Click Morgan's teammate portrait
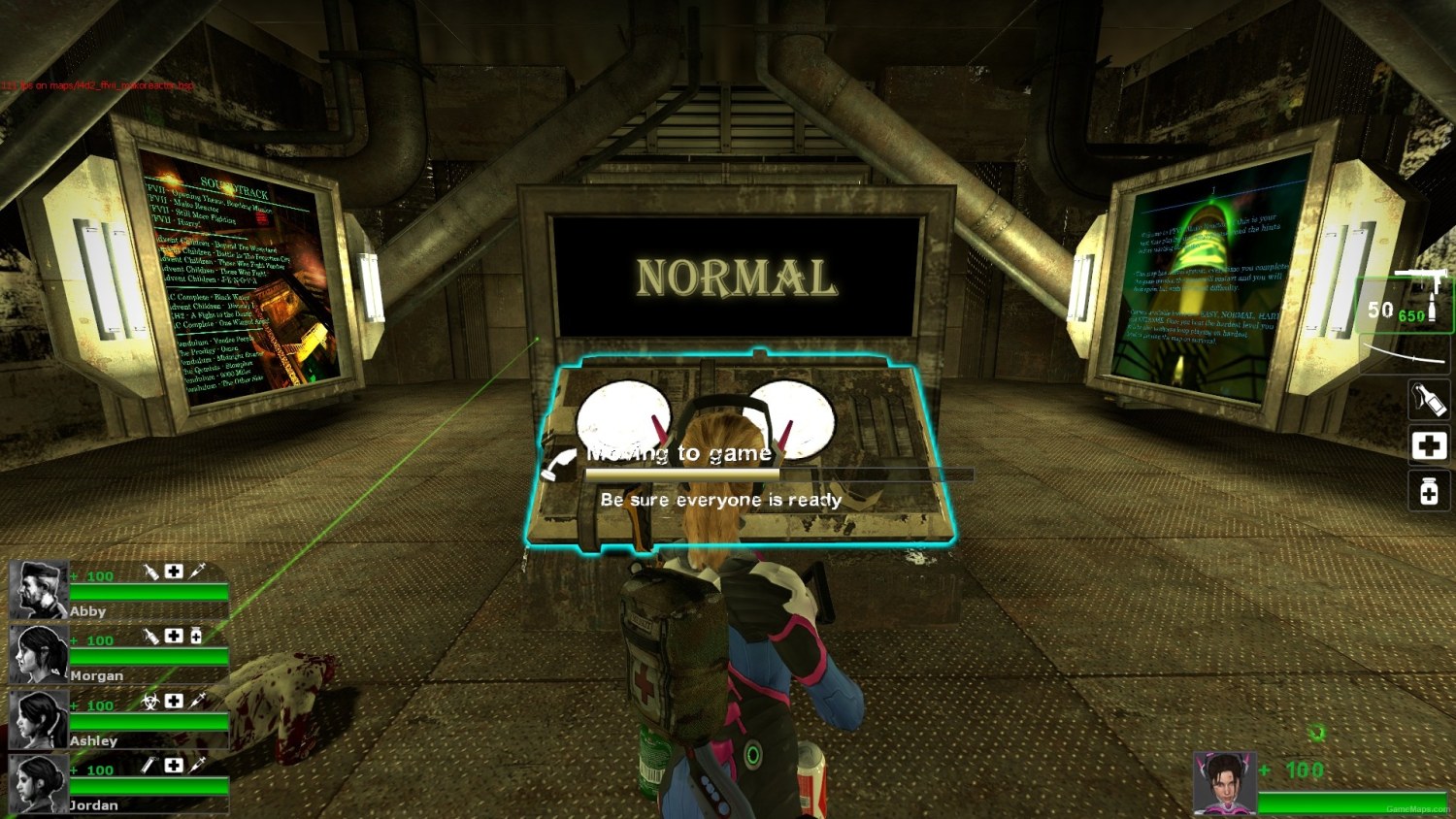 [x=39, y=654]
